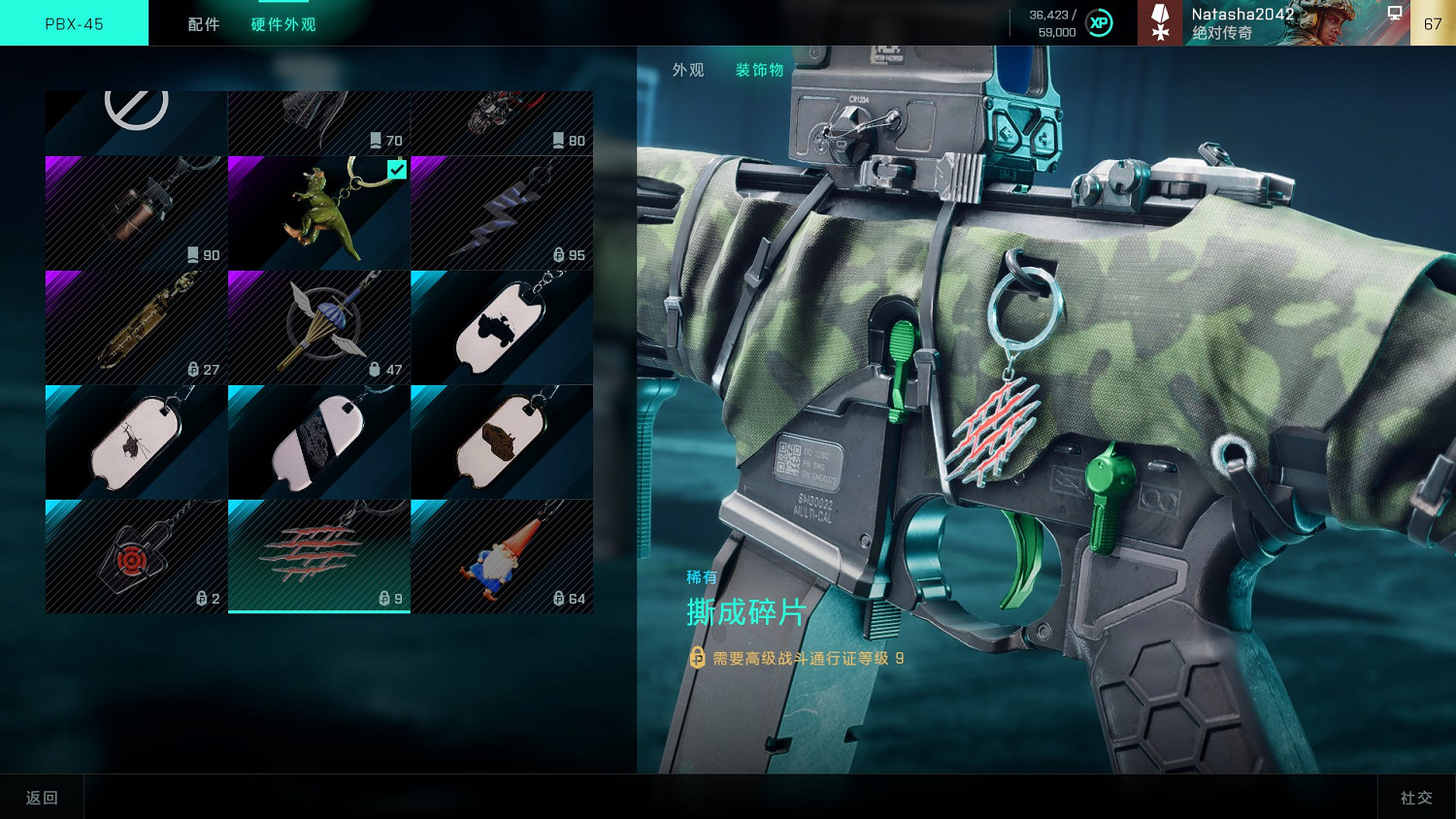Choose the lightning bolt charm
The height and width of the screenshot is (819, 1456).
tap(501, 213)
